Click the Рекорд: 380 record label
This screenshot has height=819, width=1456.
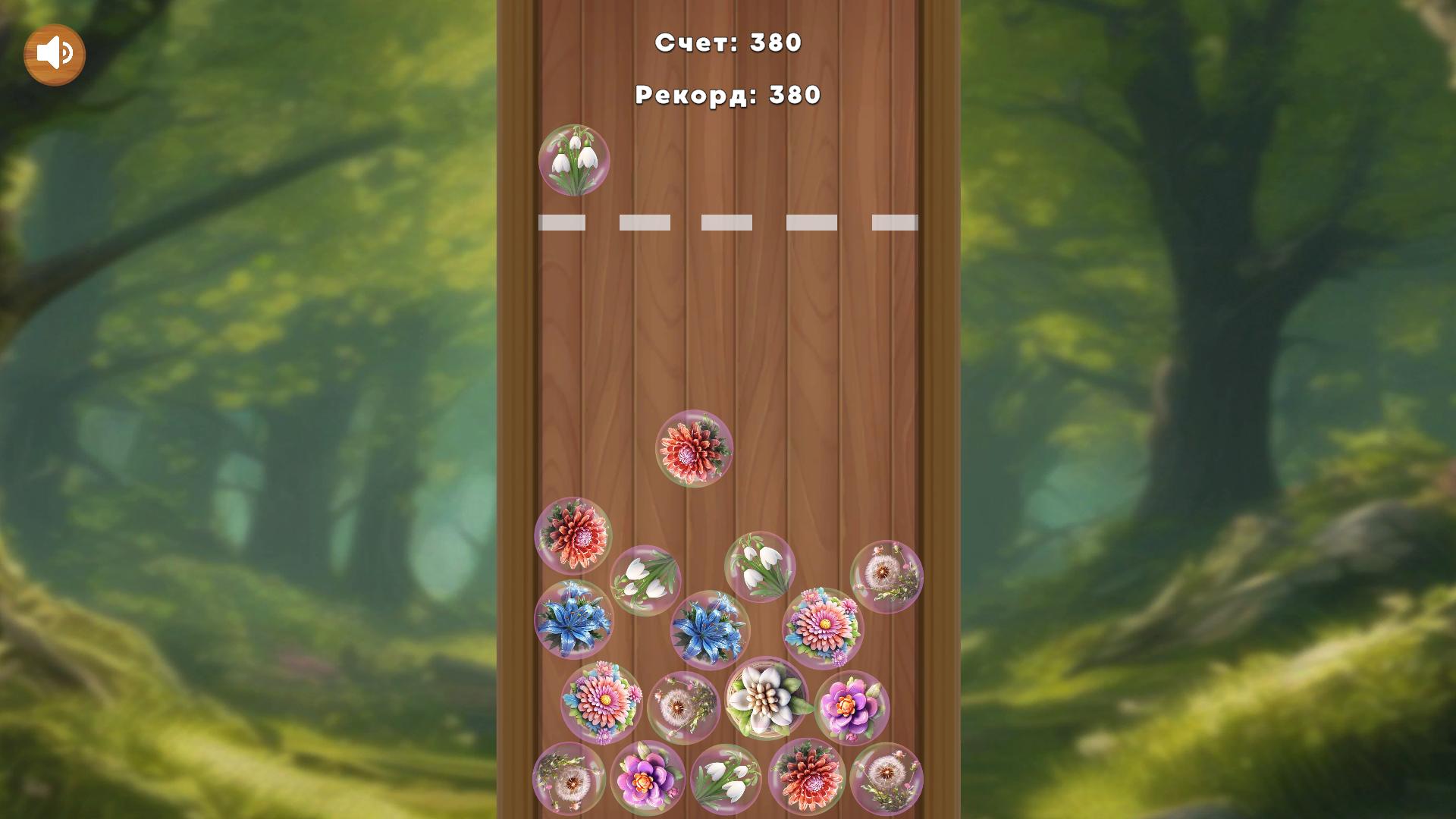[x=726, y=94]
